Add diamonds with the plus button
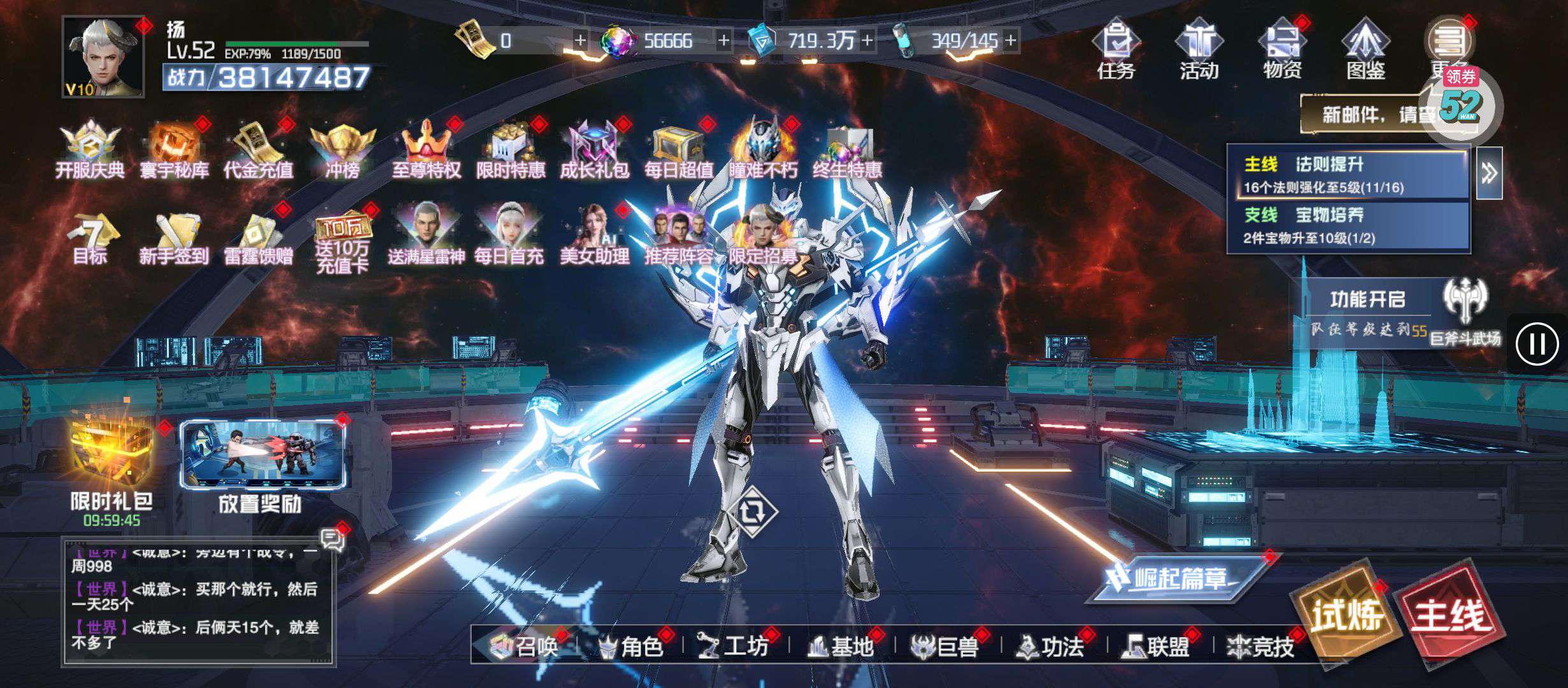 [x=724, y=41]
